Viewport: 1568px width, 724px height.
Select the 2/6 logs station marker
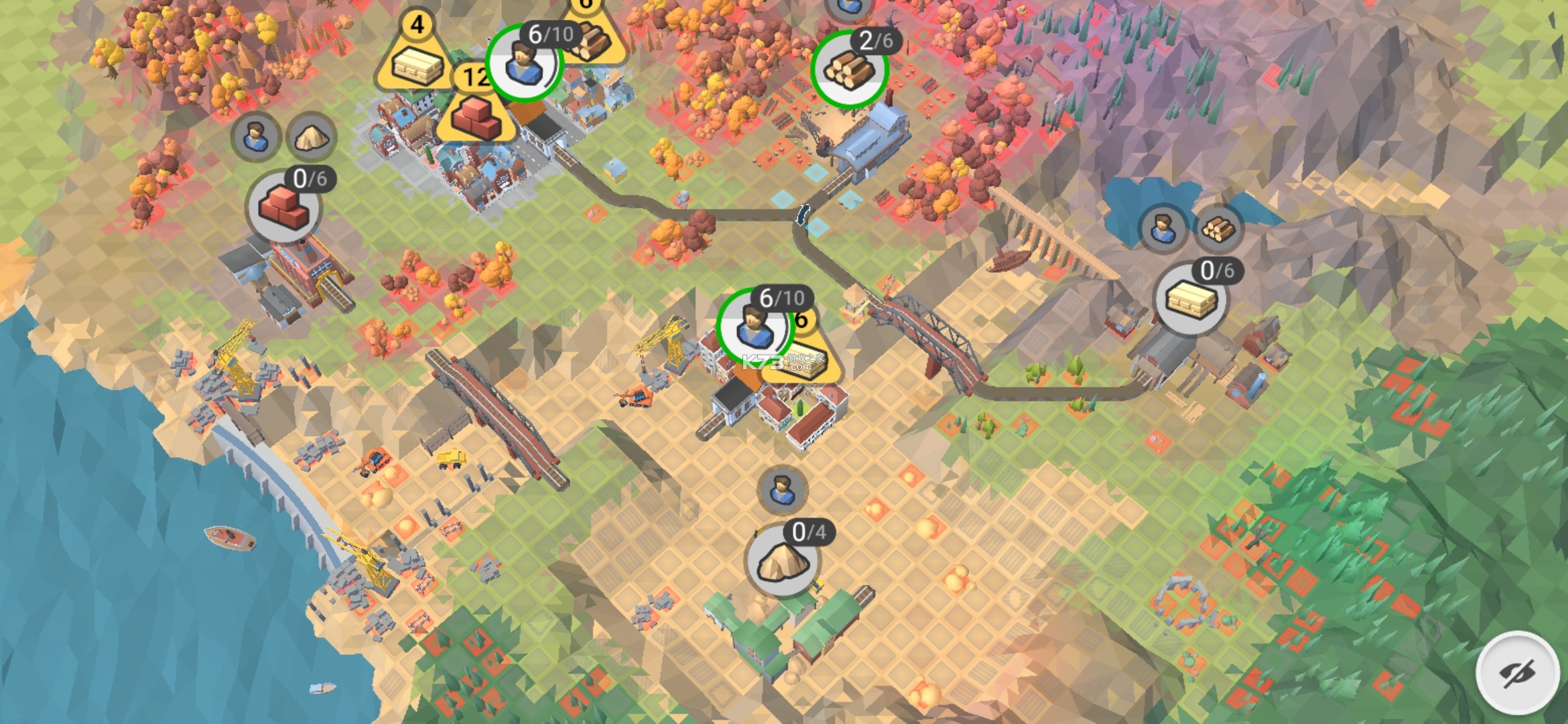849,70
